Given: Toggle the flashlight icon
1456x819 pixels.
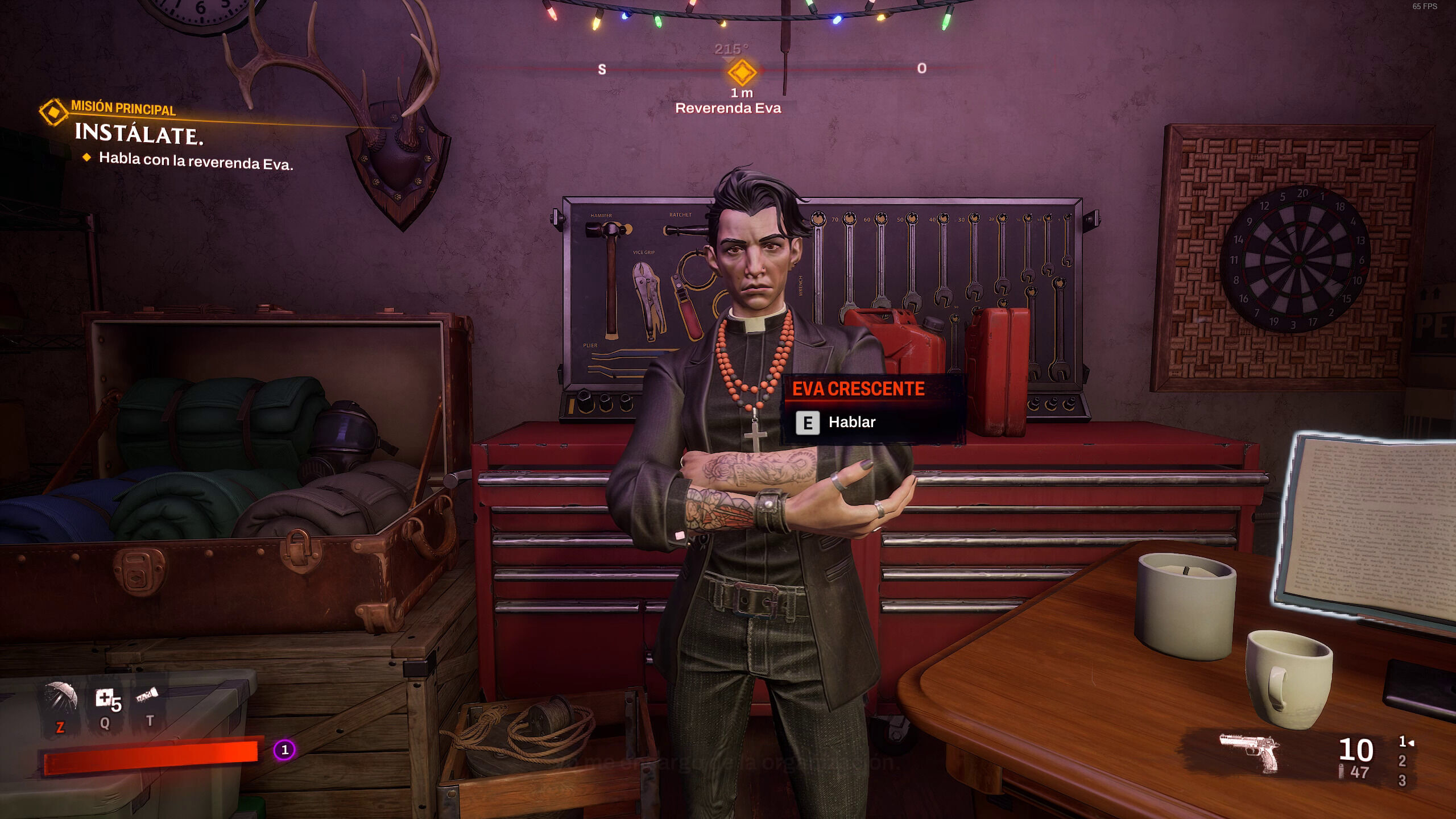Looking at the screenshot, I should point(147,696).
